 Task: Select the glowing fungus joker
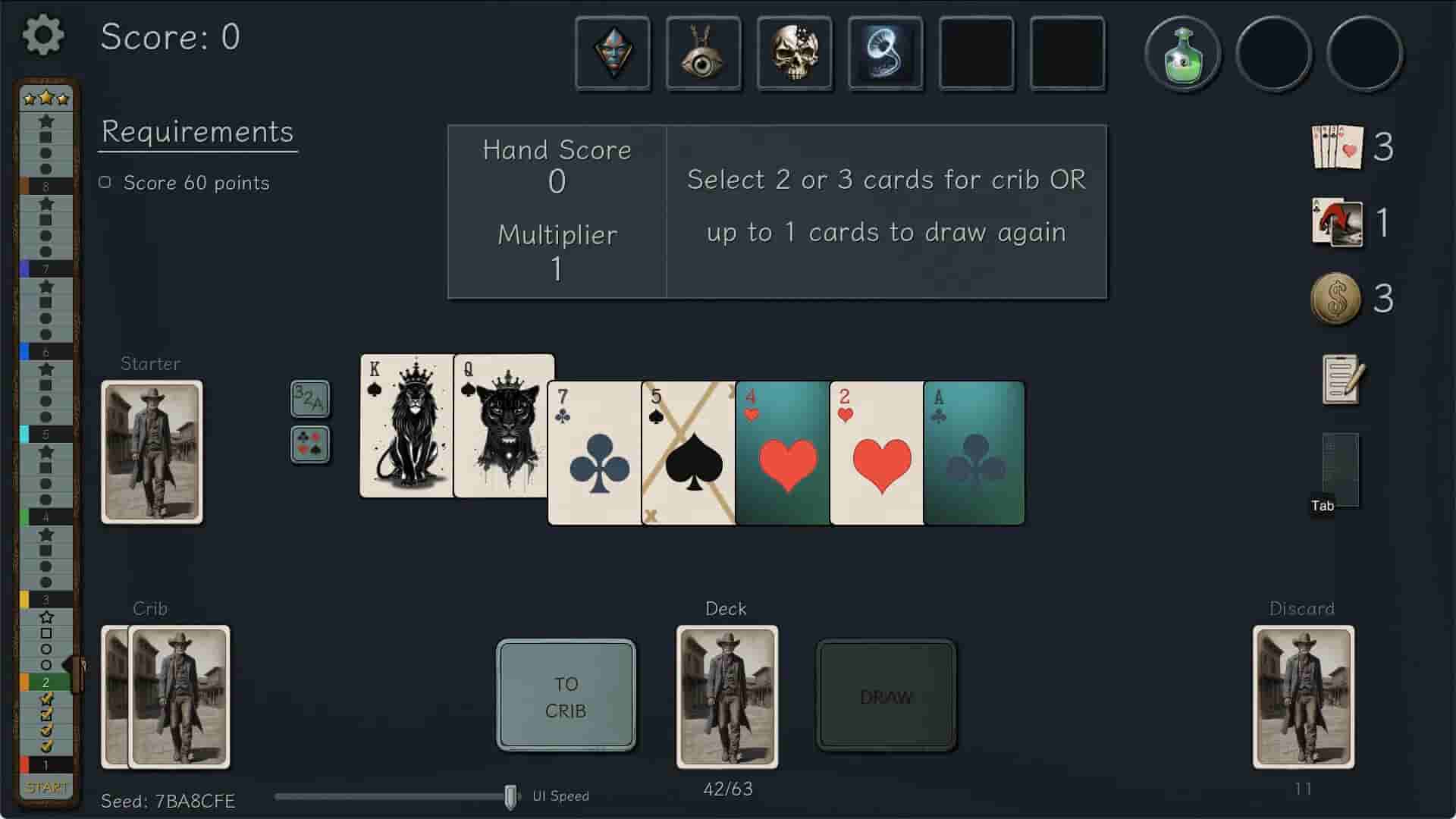pyautogui.click(x=886, y=53)
